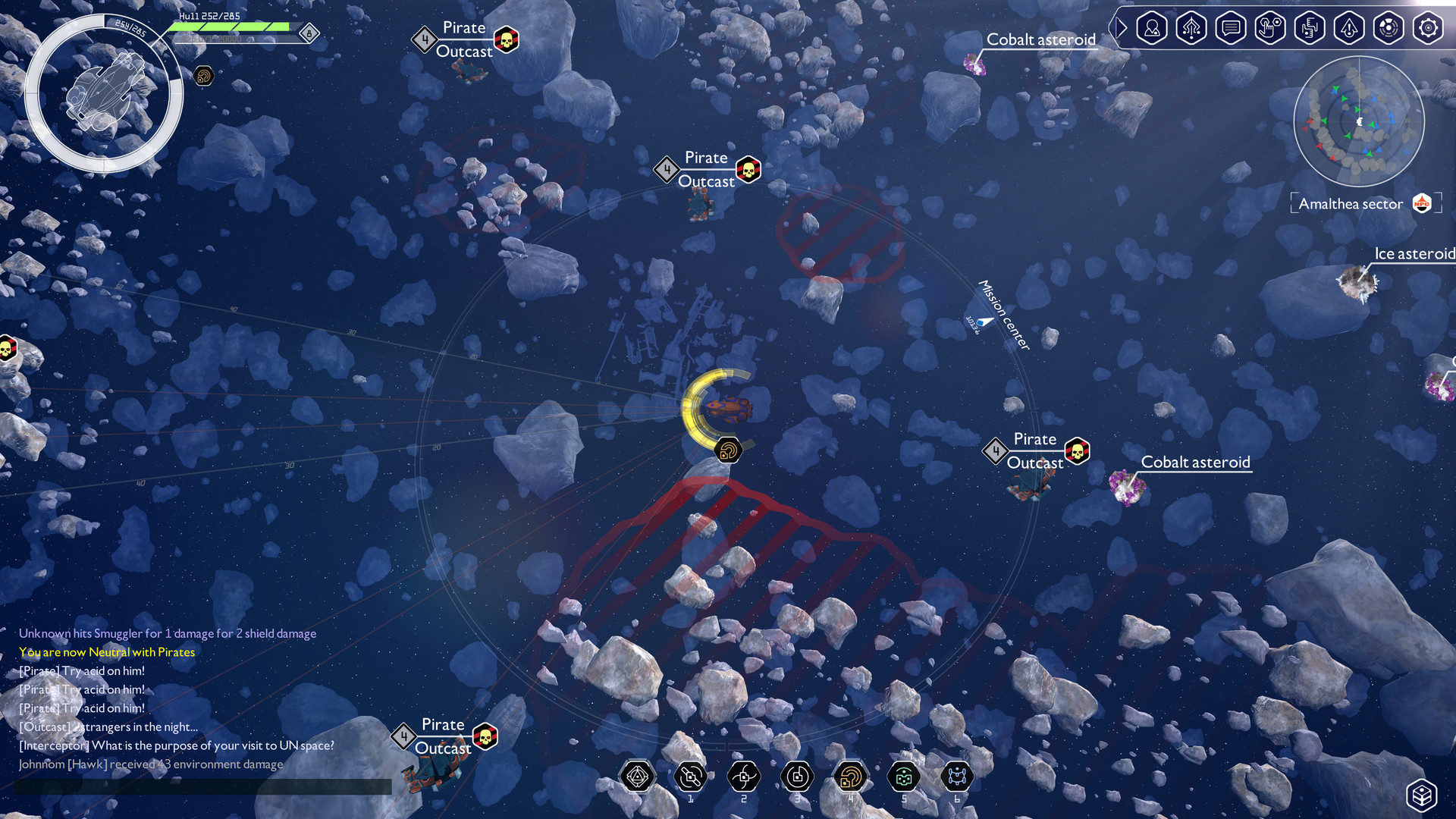Open the chat messages icon

pyautogui.click(x=1231, y=28)
